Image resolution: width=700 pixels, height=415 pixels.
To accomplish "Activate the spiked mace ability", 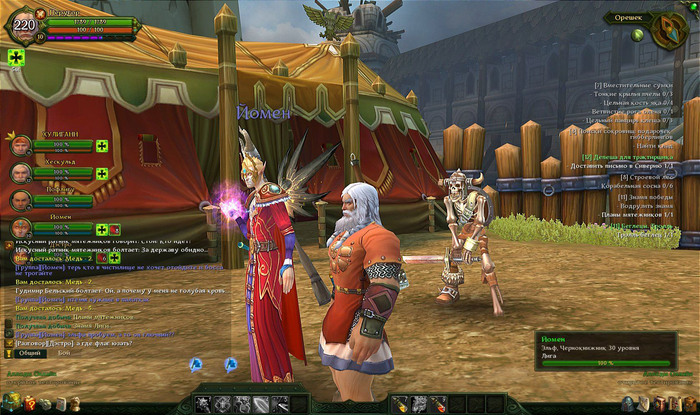I will [x=204, y=403].
